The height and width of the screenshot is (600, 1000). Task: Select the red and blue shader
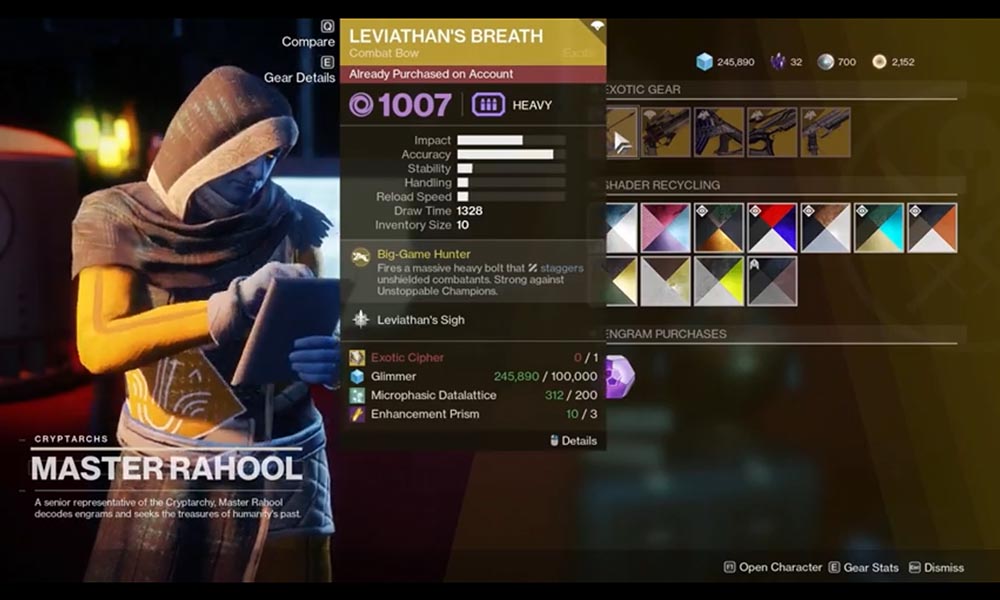pyautogui.click(x=772, y=228)
